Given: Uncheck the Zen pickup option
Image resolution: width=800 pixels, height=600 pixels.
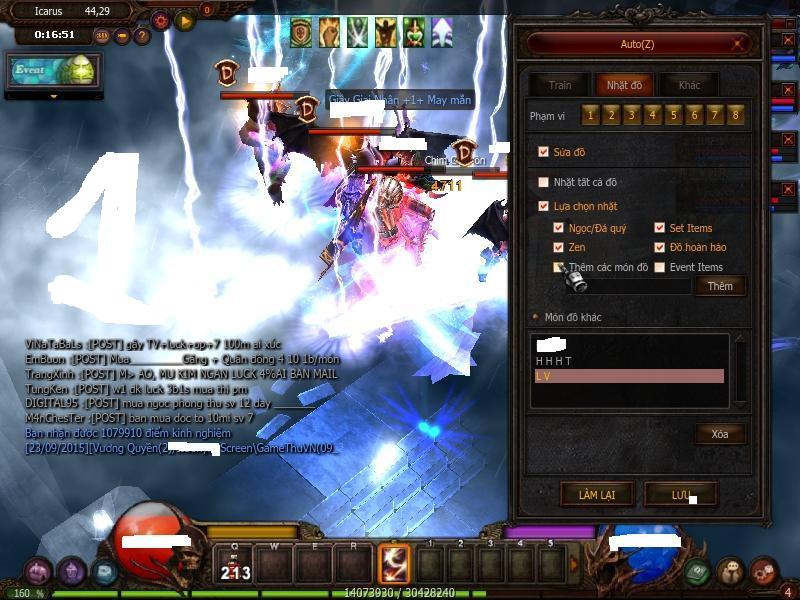Looking at the screenshot, I should pos(559,247).
